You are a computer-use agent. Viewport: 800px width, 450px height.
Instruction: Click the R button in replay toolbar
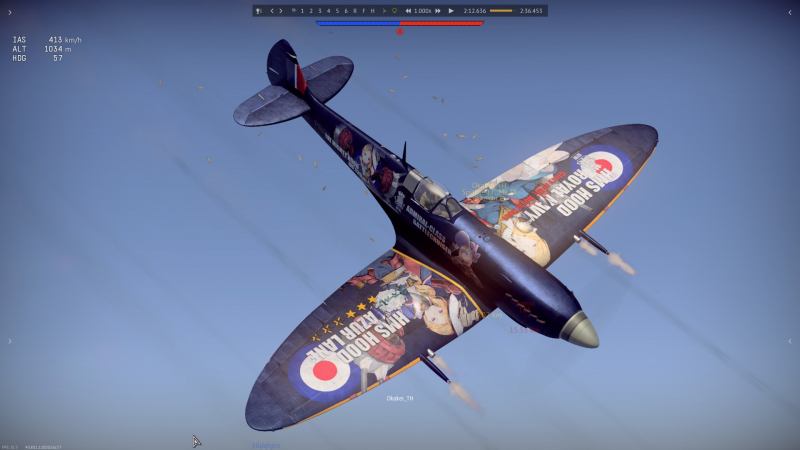[x=355, y=11]
